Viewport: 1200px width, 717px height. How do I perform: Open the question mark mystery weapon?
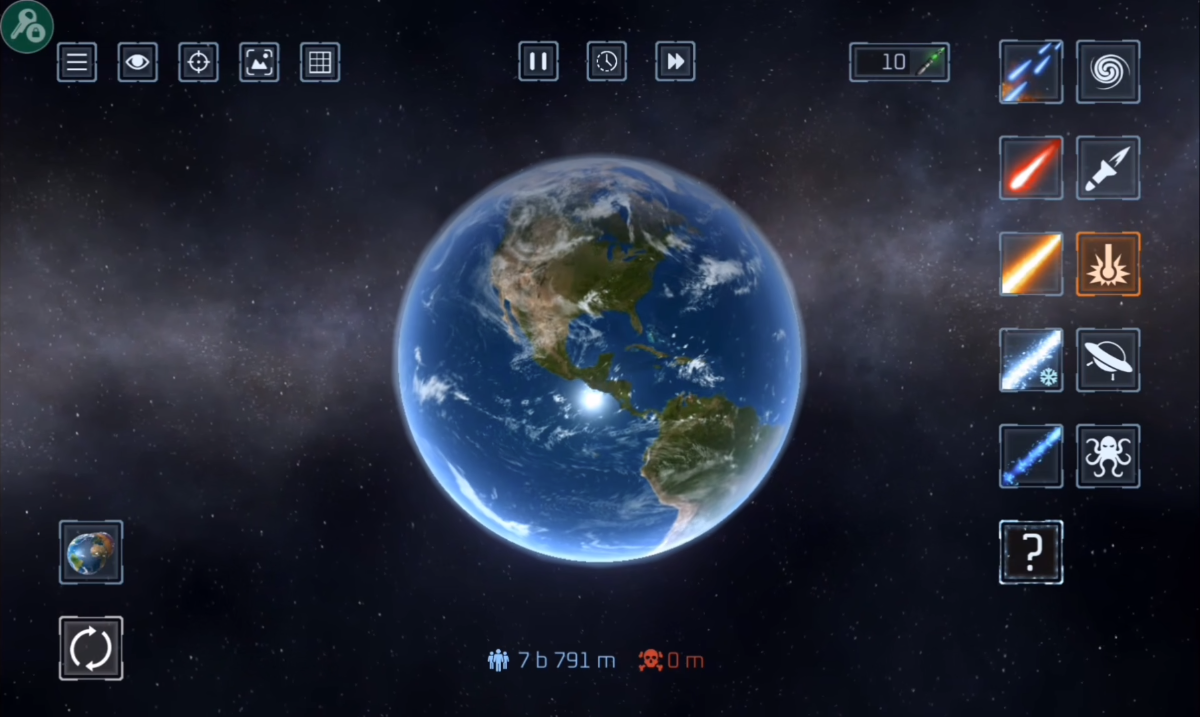pyautogui.click(x=1031, y=552)
